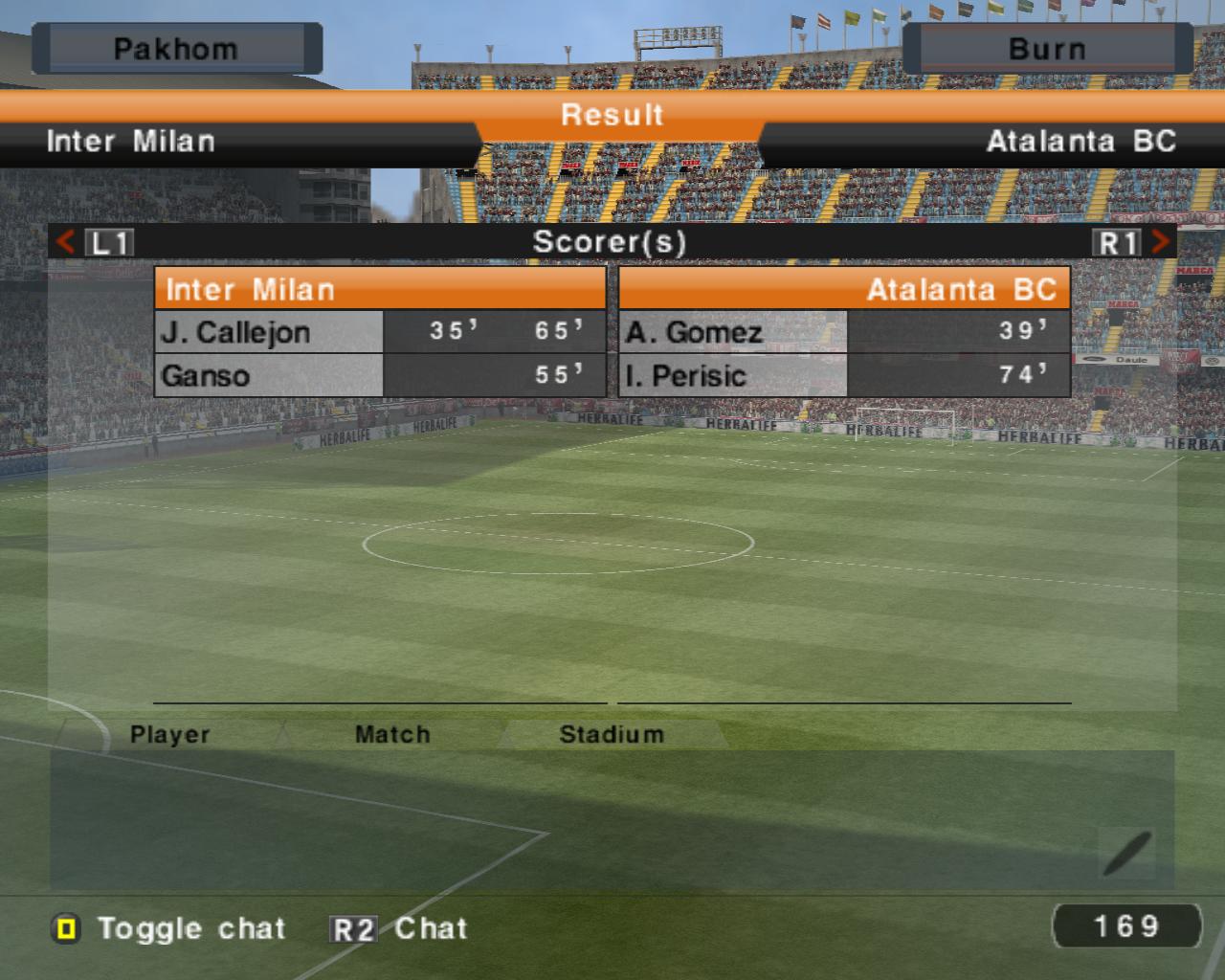This screenshot has width=1225, height=980.
Task: Select the Pakhom player name panel
Action: (x=176, y=49)
